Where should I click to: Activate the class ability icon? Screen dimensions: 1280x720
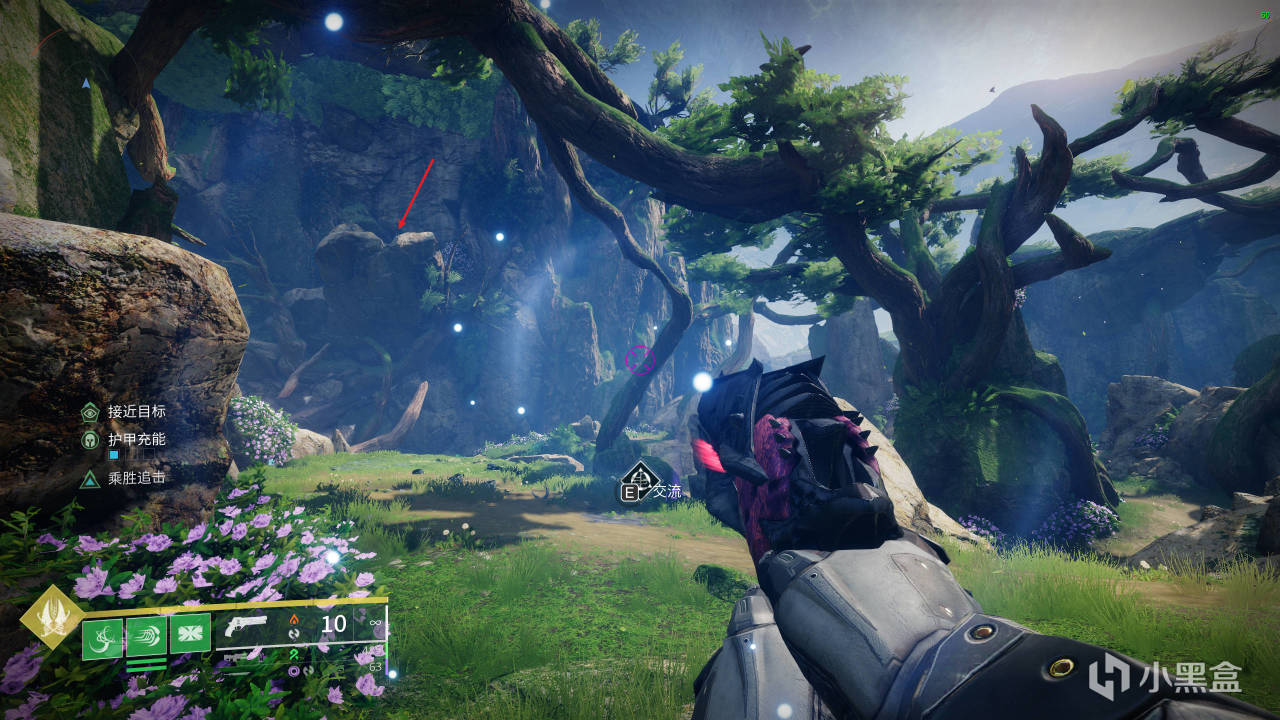190,633
